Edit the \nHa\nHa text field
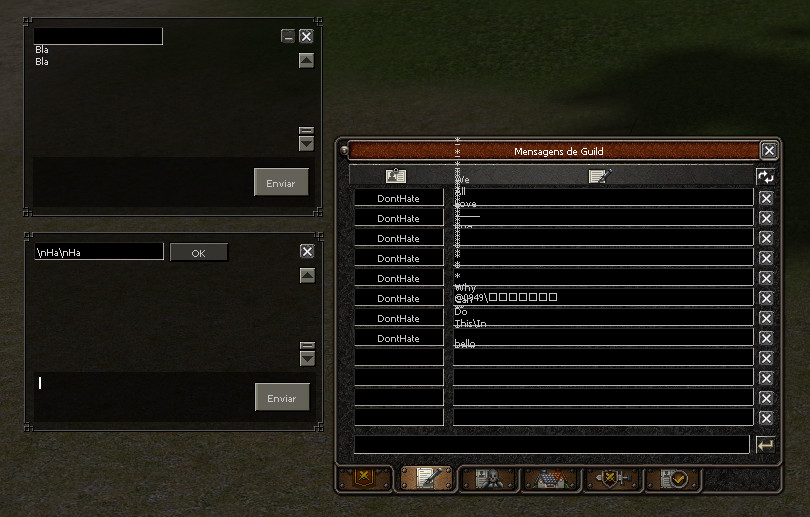This screenshot has height=517, width=810. pyautogui.click(x=98, y=252)
